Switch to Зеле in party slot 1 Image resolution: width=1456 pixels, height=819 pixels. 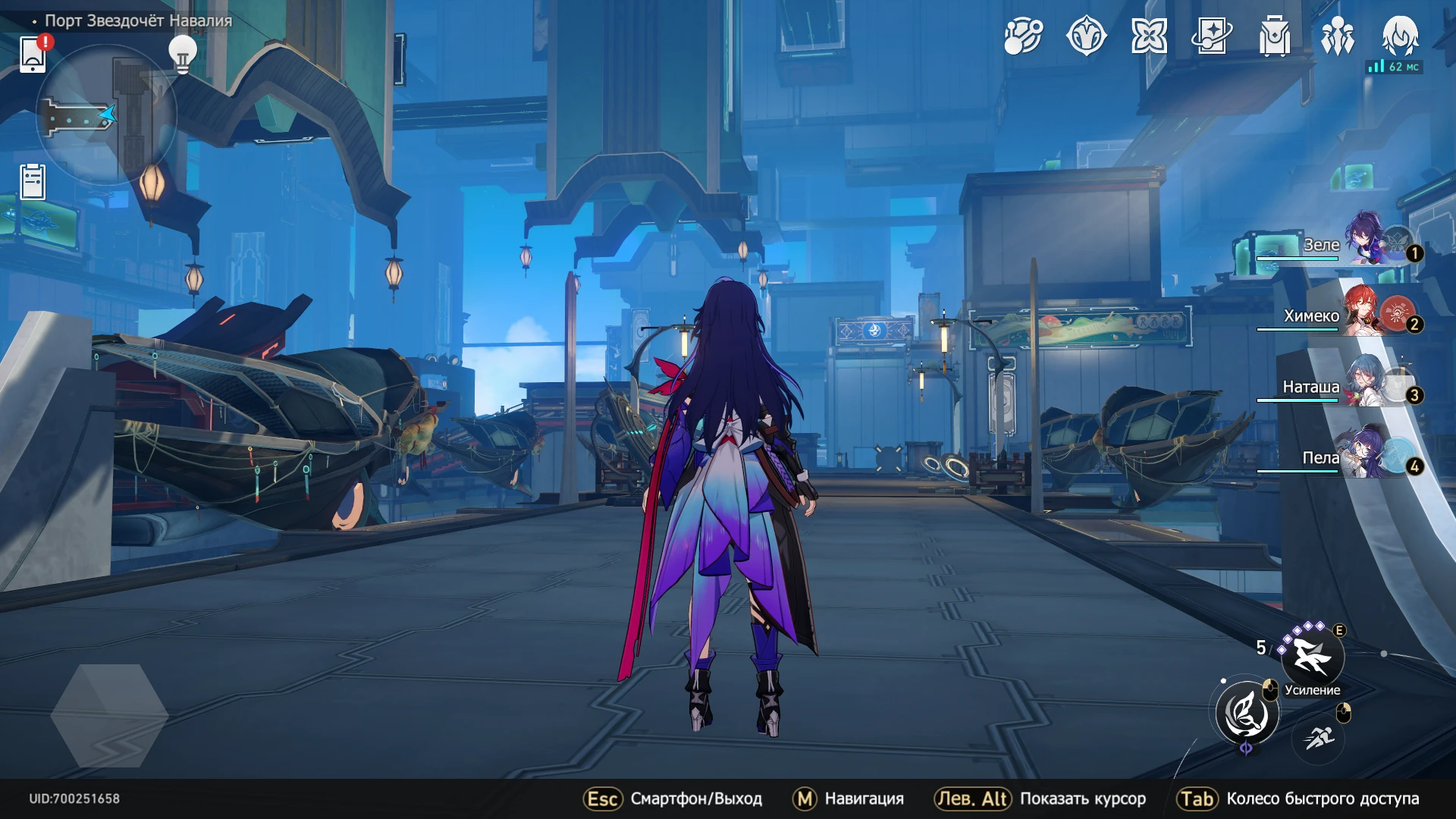[1365, 243]
